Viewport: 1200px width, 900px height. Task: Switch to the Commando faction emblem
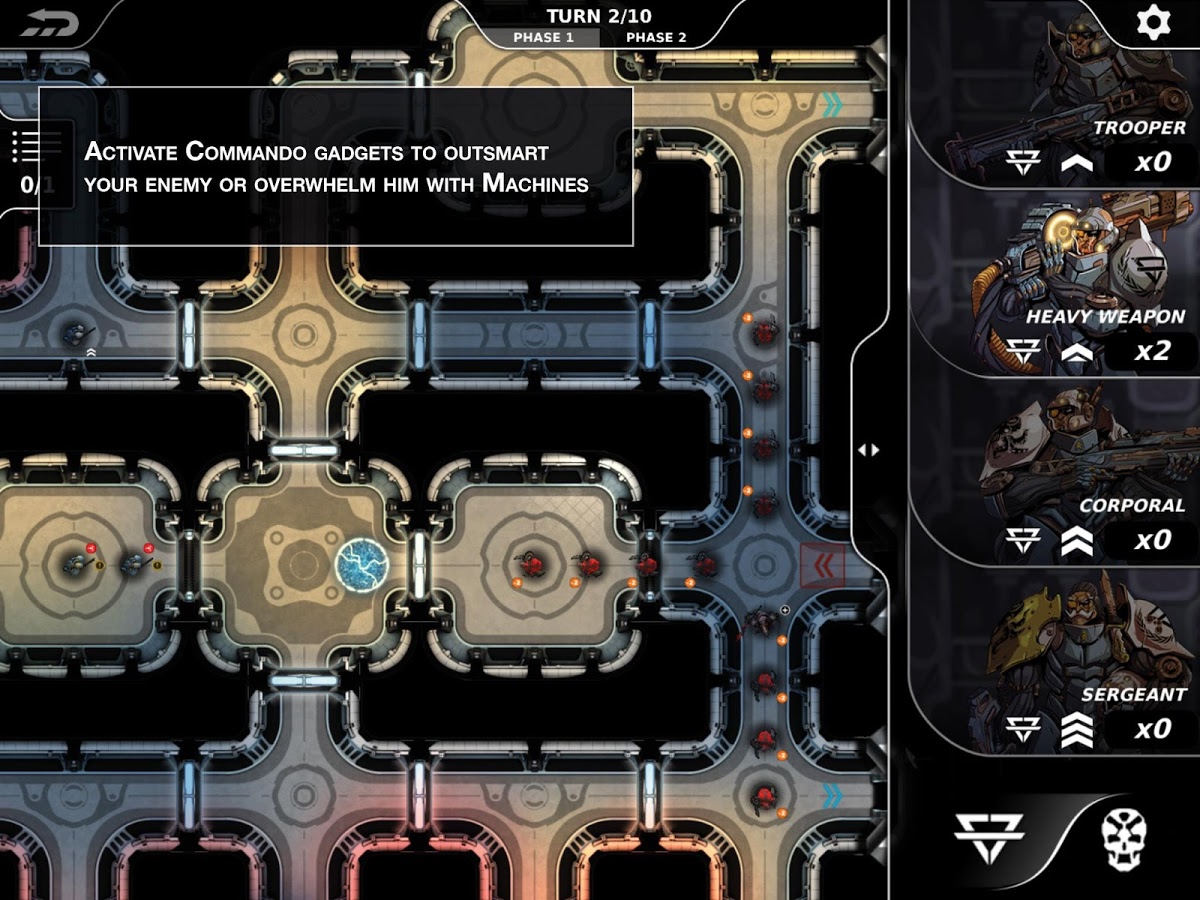988,837
